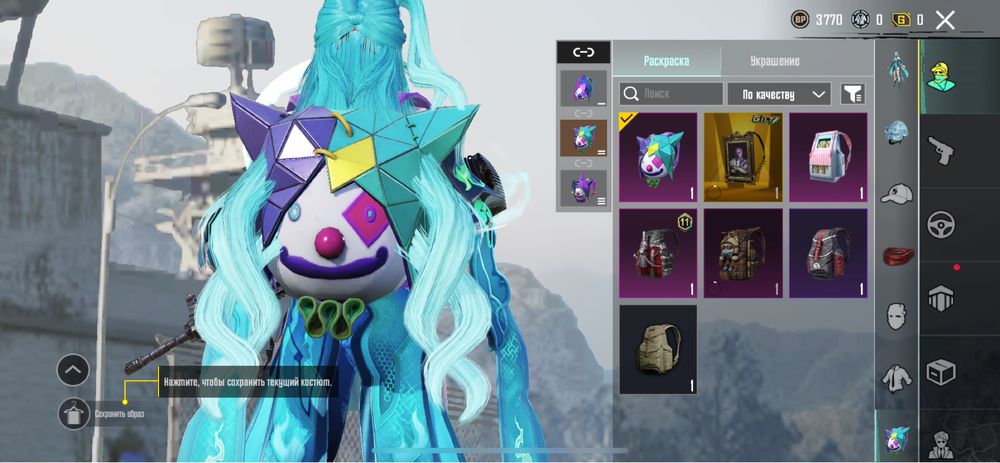The image size is (1000, 463).
Task: Select the equipped clown-face backpack skin
Action: click(657, 157)
